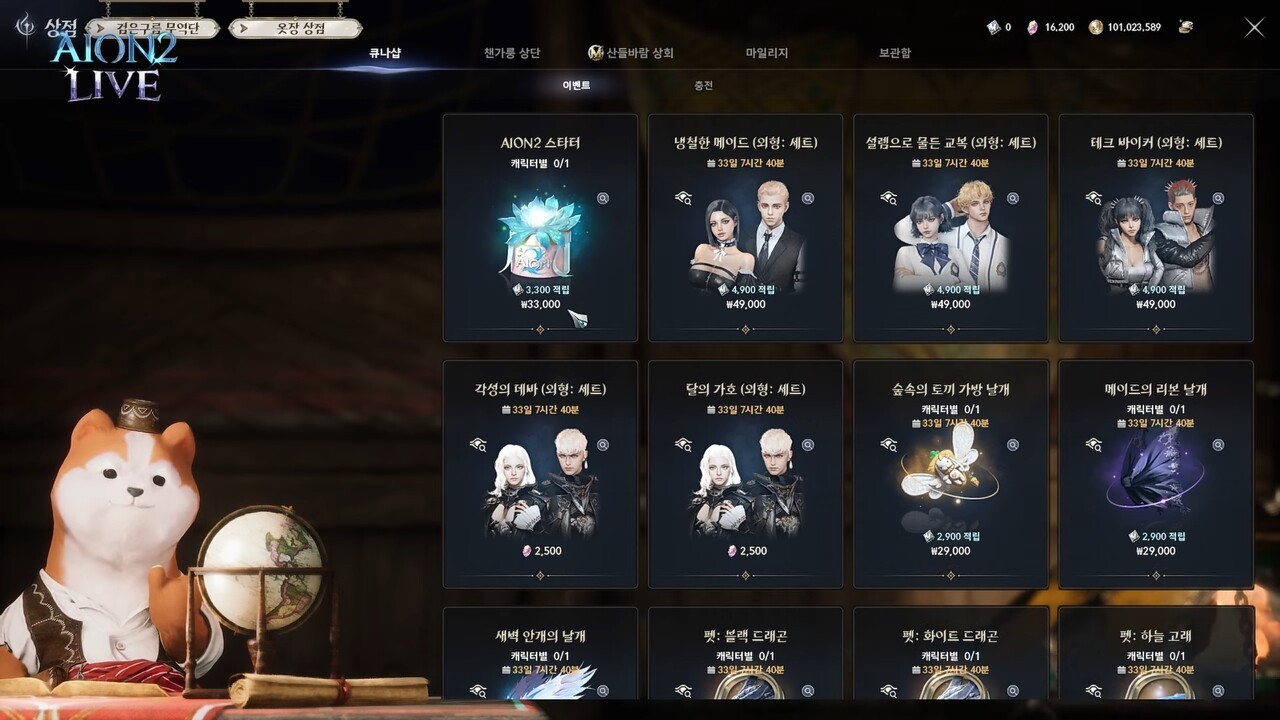Switch to the 마일리지 tab

click(766, 53)
